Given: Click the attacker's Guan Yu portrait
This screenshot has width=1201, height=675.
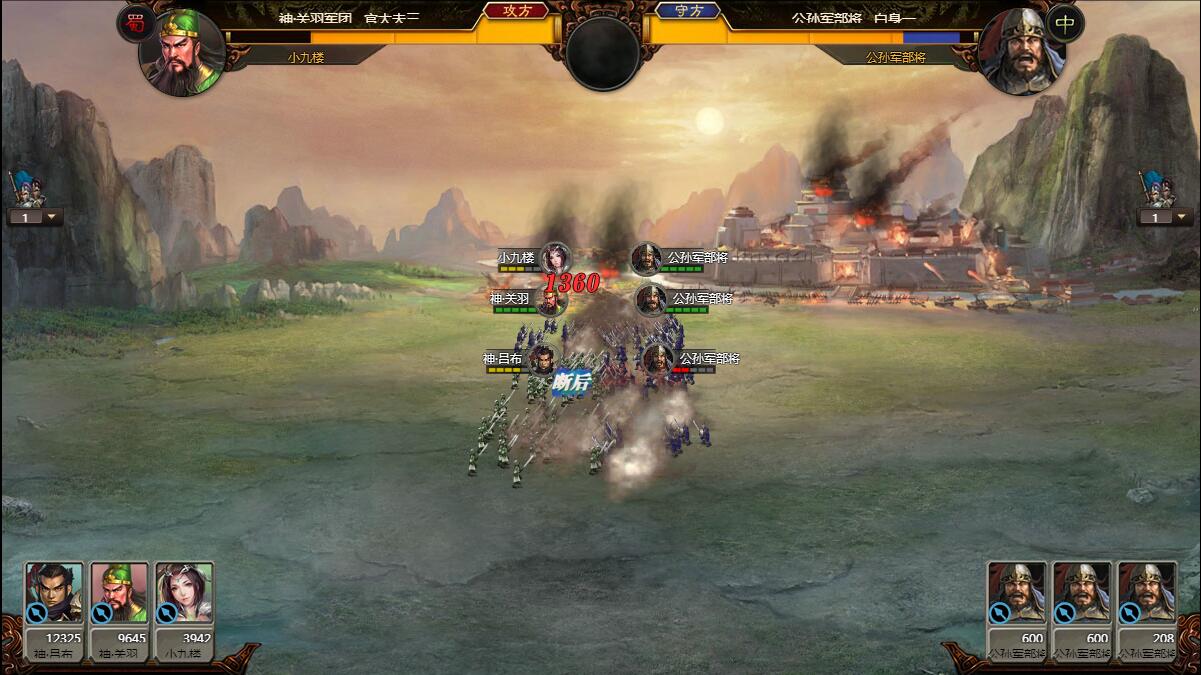Looking at the screenshot, I should pyautogui.click(x=182, y=52).
